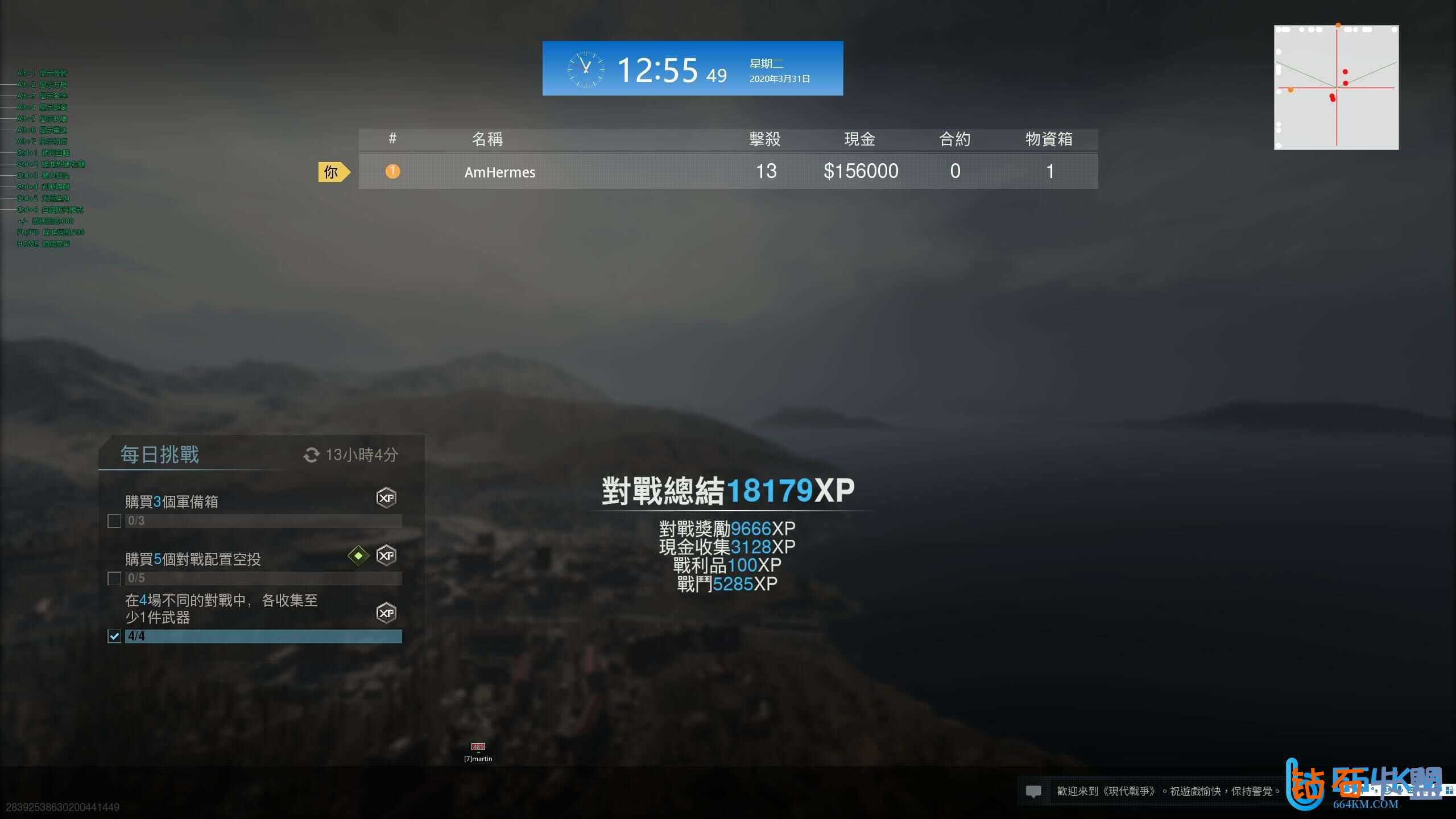Select the buy 5 loadout drops challenge
The width and height of the screenshot is (1456, 819).
click(193, 559)
